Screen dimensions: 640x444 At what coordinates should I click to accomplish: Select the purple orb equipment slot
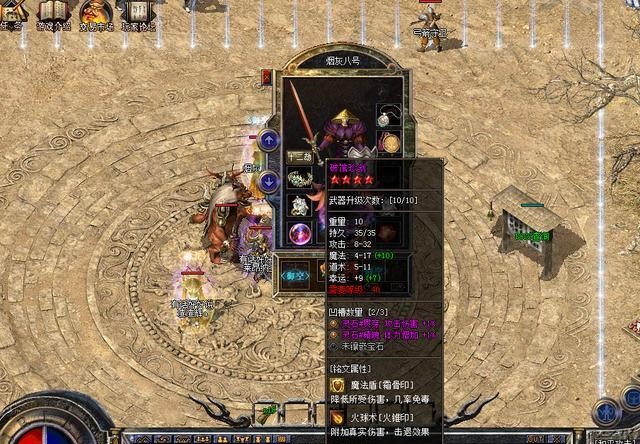click(299, 234)
